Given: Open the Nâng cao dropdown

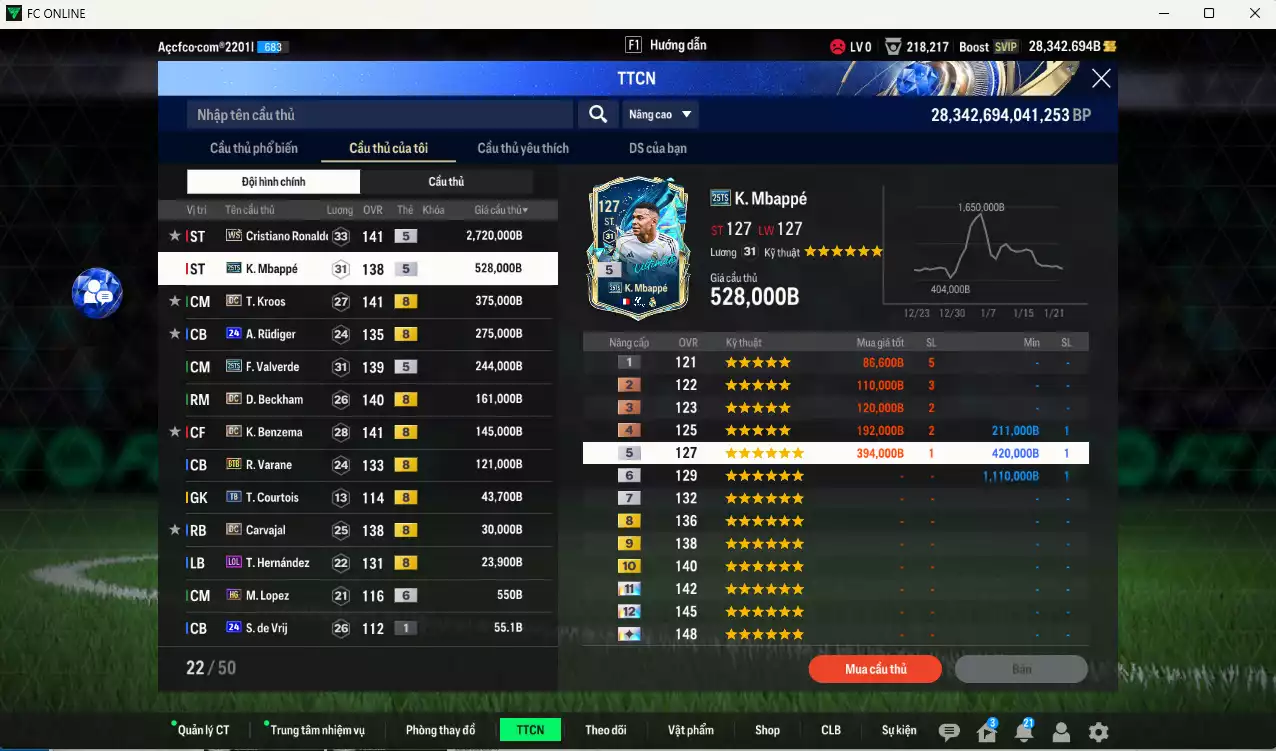Looking at the screenshot, I should 661,115.
